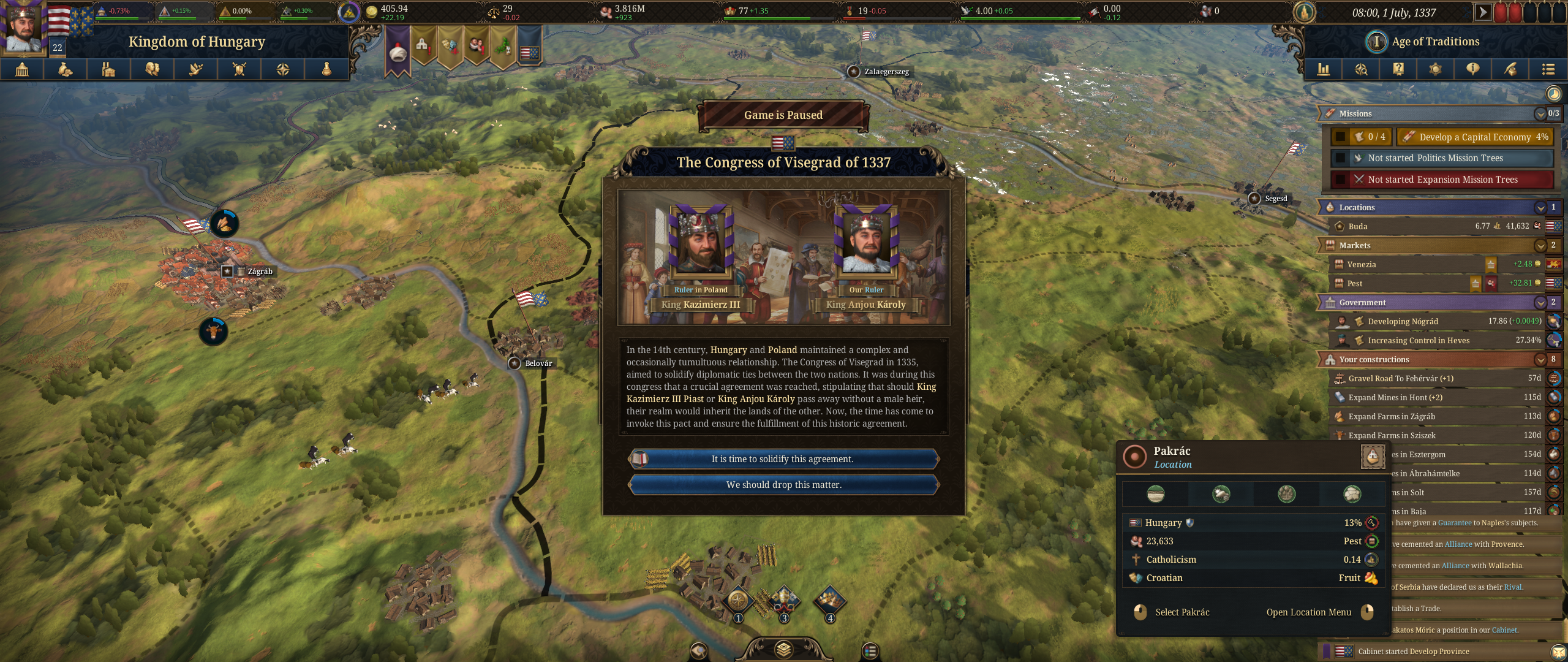
Task: Open Not started Politics Mission Trees
Action: tap(1435, 158)
